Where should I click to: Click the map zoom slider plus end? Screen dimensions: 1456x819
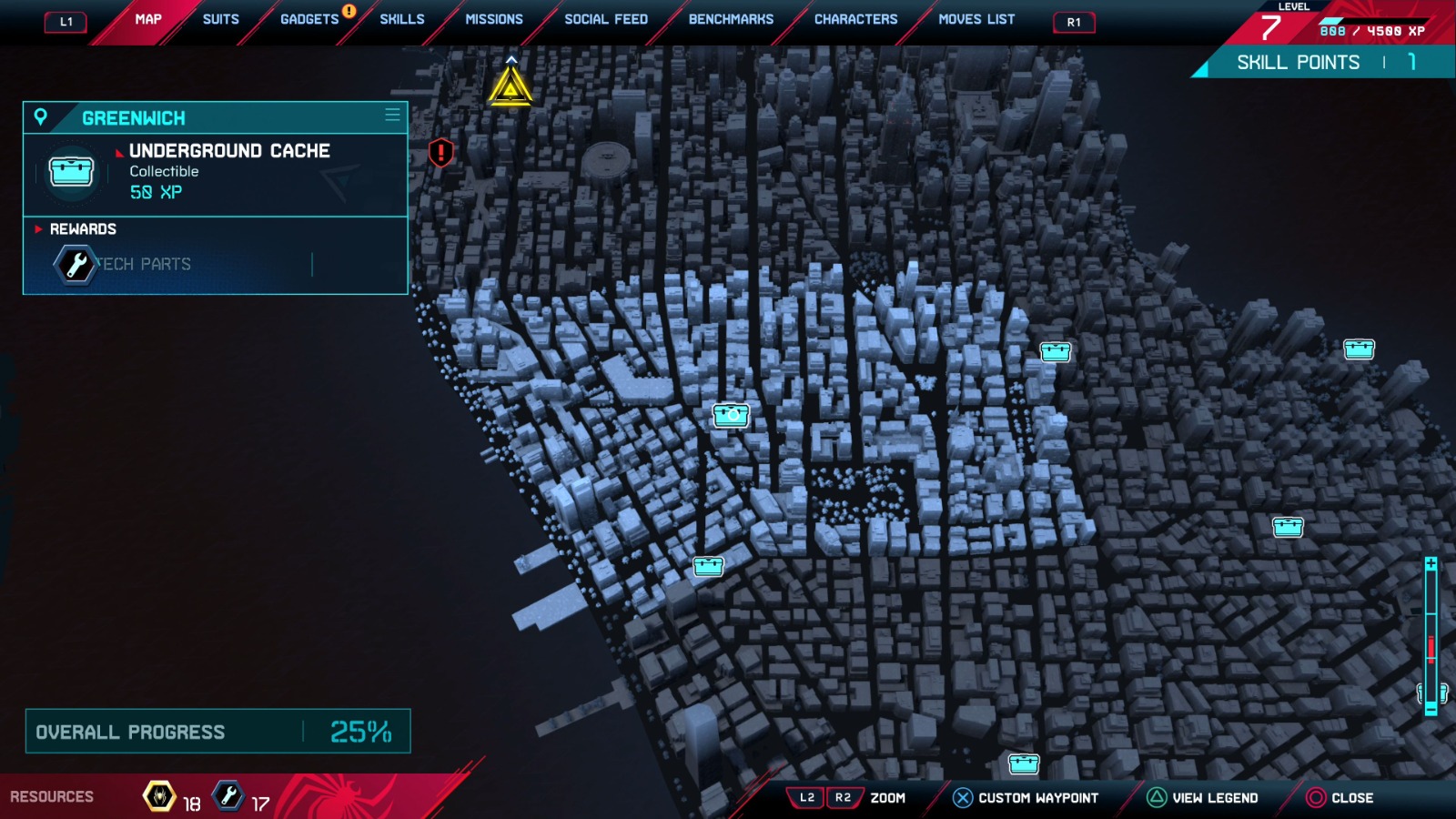(x=1431, y=564)
